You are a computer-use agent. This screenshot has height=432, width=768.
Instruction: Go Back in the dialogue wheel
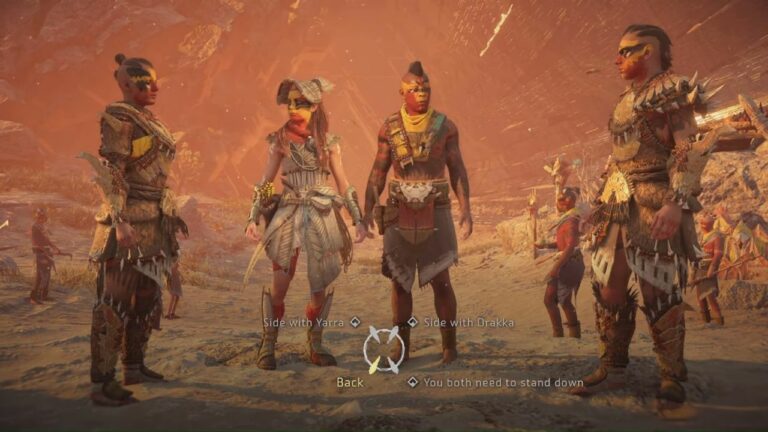tap(350, 382)
